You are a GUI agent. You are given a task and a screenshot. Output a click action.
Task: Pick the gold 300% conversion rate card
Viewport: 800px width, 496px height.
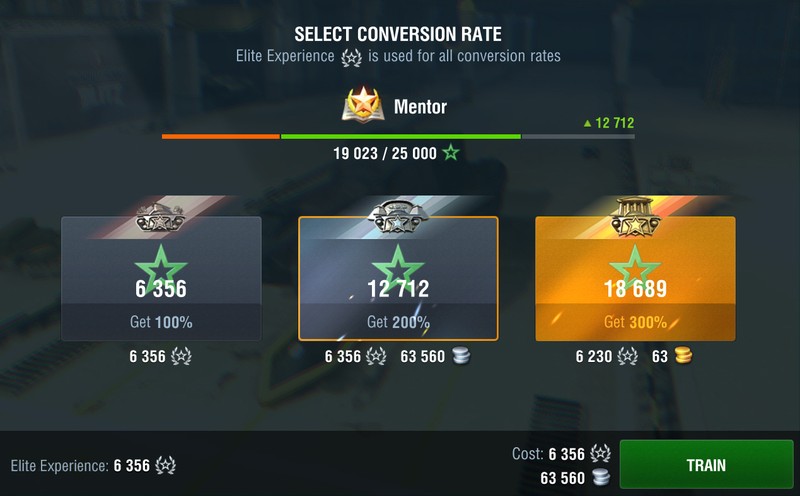(x=635, y=279)
